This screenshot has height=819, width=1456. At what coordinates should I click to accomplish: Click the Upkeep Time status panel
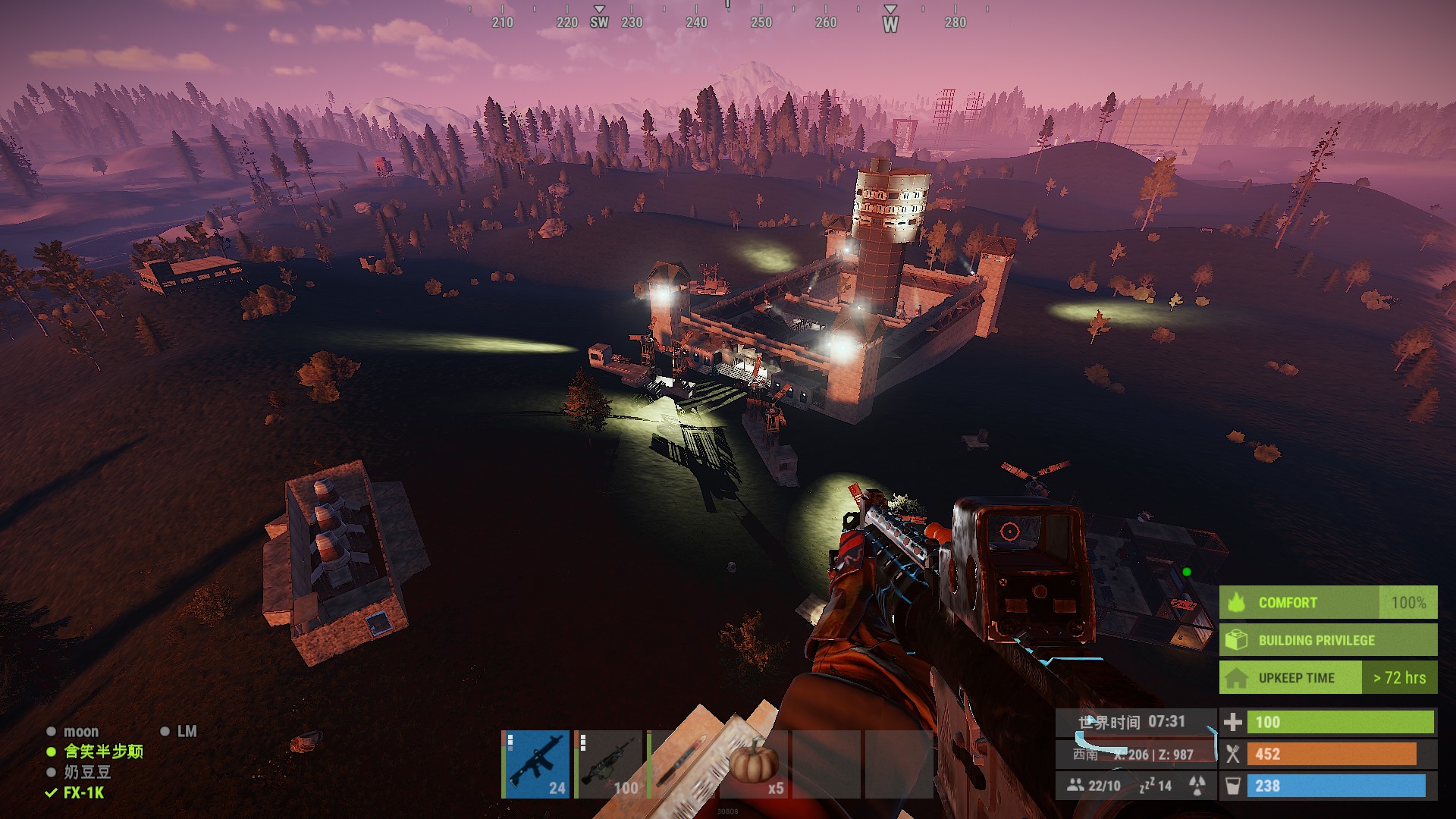click(1327, 678)
